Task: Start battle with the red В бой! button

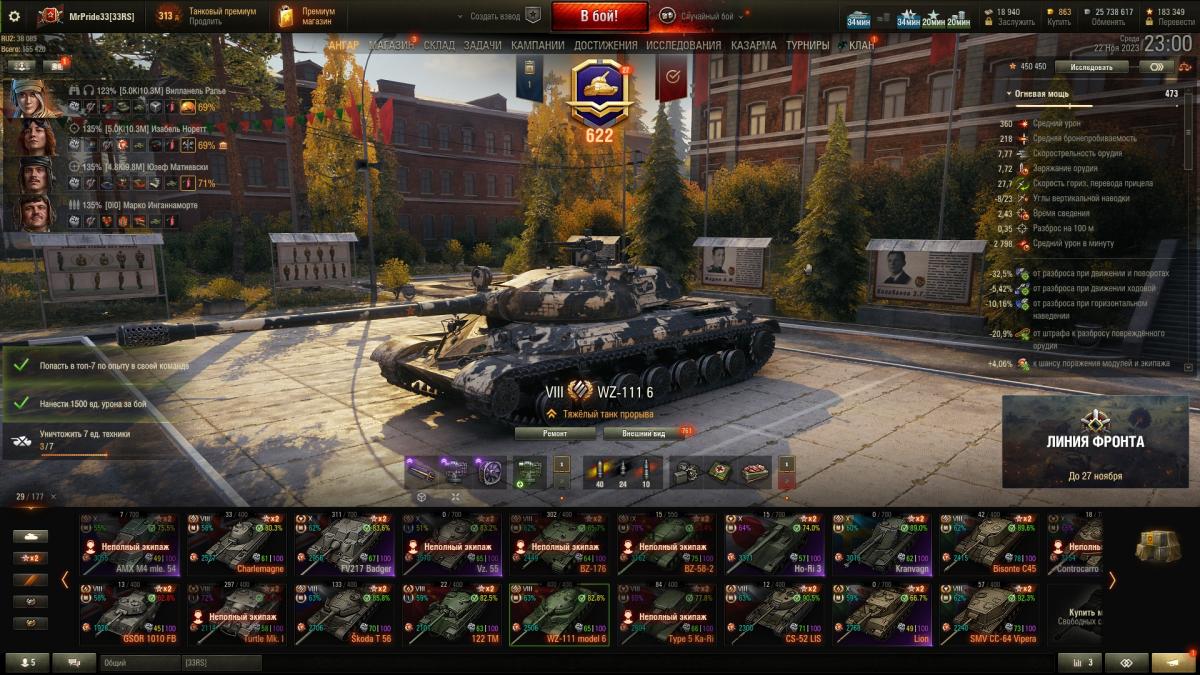Action: pos(599,16)
